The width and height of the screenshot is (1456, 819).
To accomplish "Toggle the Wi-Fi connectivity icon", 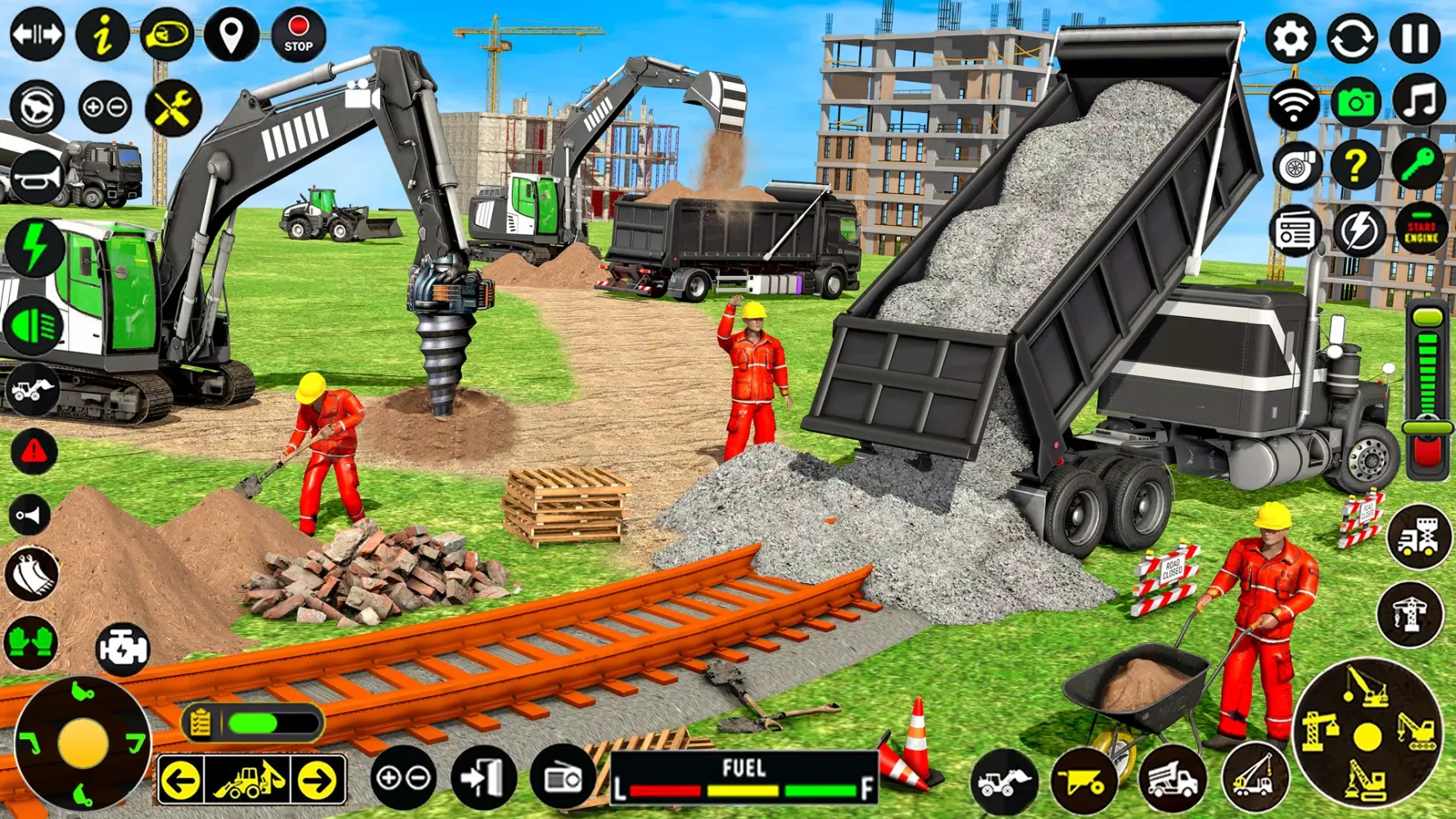I will 1292,102.
